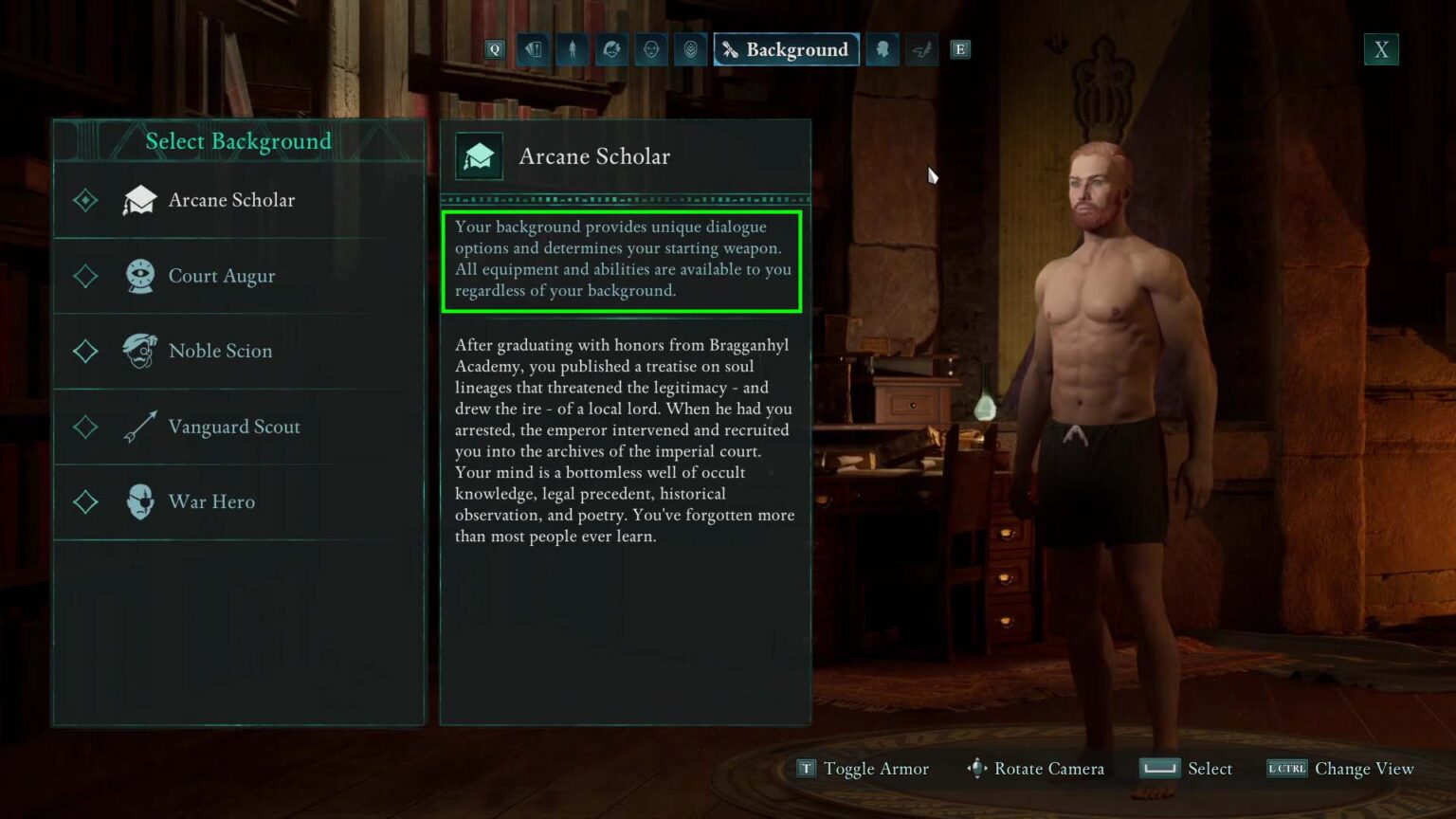The height and width of the screenshot is (819, 1456).
Task: Switch to the body figure tab
Action: coord(573,49)
